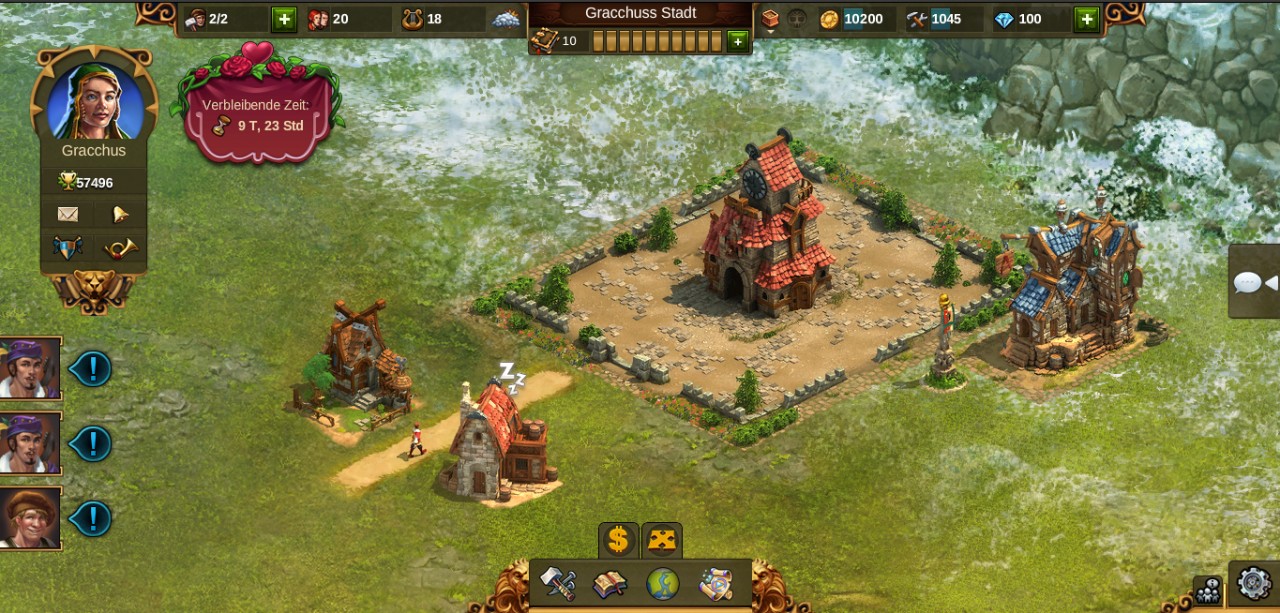Screen dimensions: 1280x613
Task: Expand the chat speech bubble panel
Action: pyautogui.click(x=1255, y=283)
